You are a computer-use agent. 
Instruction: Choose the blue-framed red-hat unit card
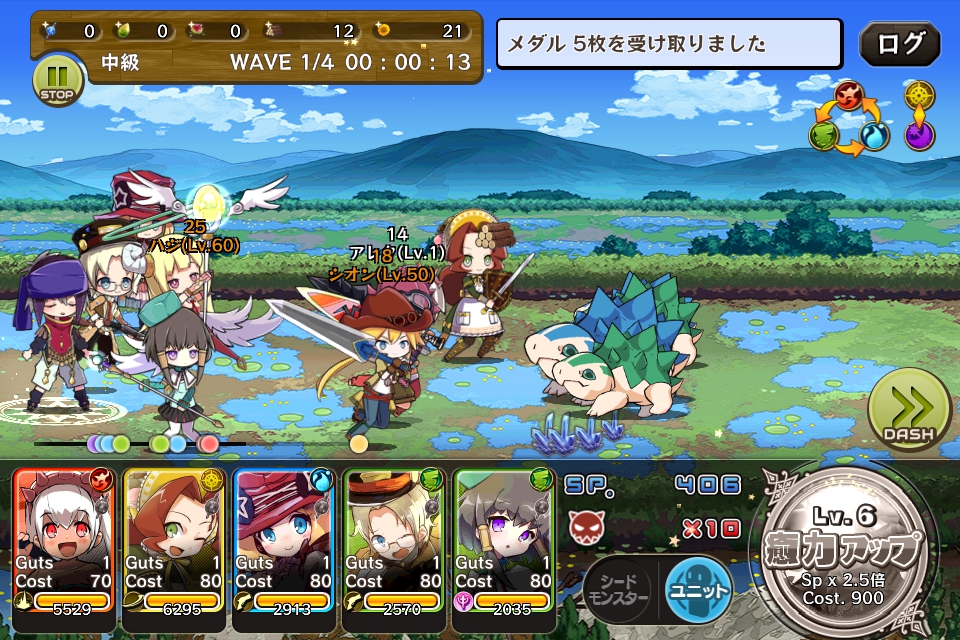(283, 540)
